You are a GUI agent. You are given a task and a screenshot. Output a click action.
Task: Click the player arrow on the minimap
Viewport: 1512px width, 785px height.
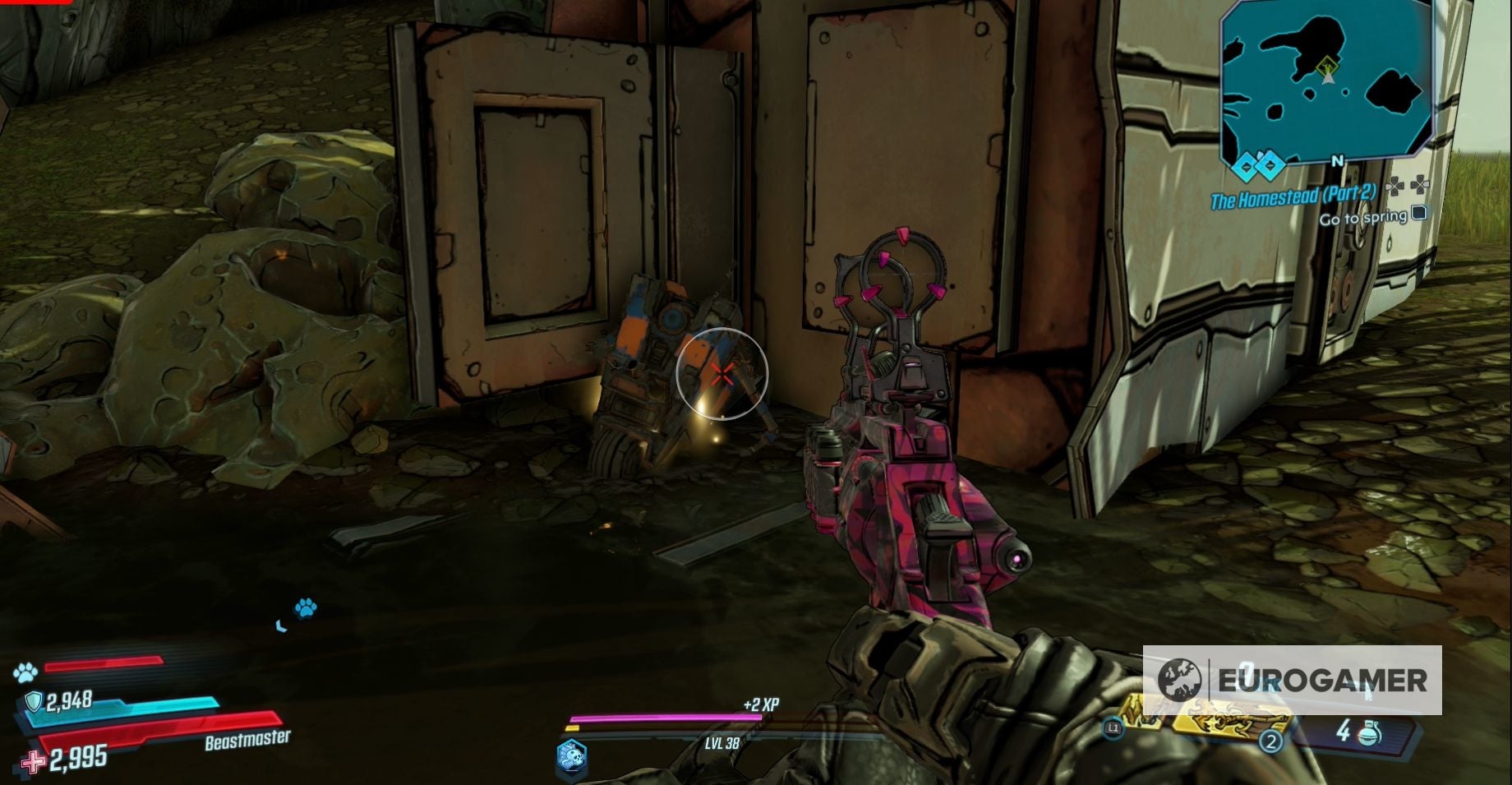[x=1328, y=79]
